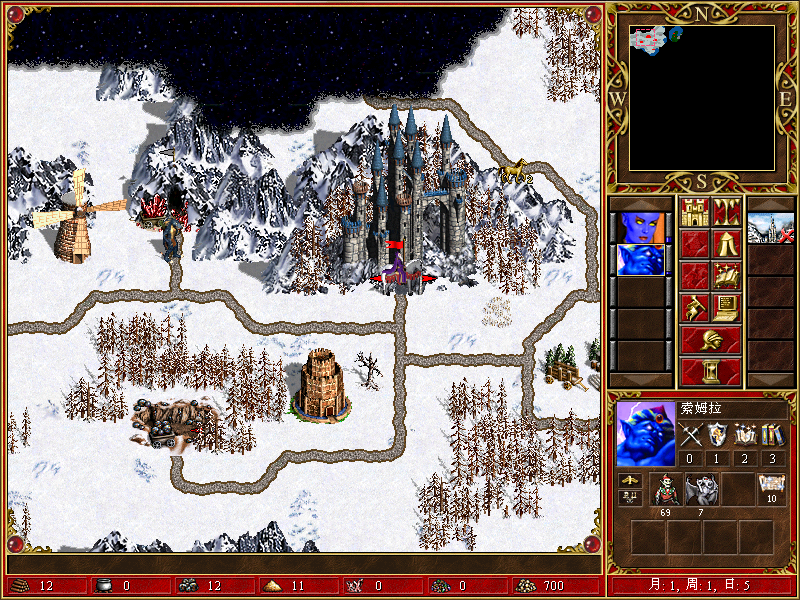
Task: Open the spellbook button with sparkles
Action: (726, 276)
